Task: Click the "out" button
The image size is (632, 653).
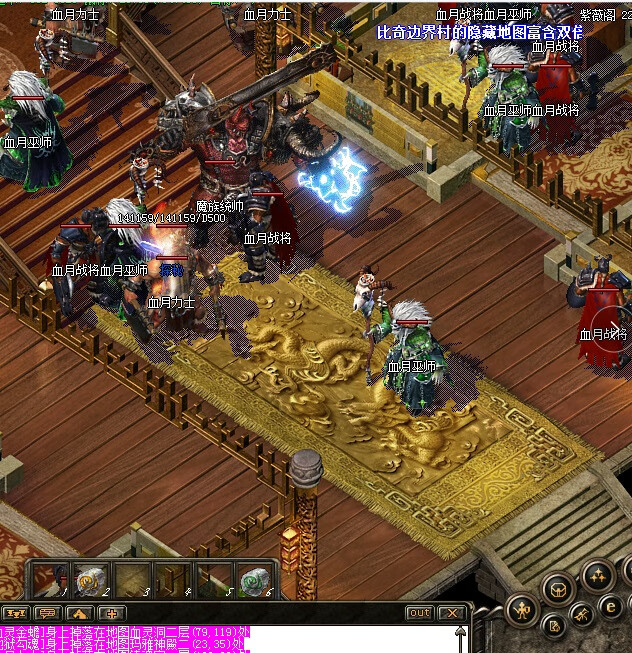Action: coord(419,612)
